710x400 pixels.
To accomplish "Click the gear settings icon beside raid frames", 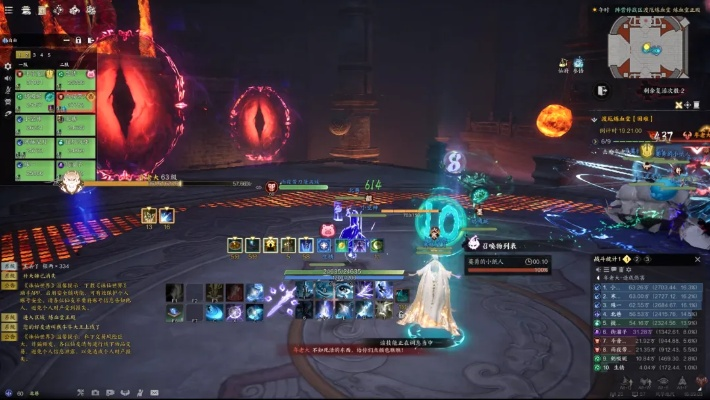I will [8, 66].
